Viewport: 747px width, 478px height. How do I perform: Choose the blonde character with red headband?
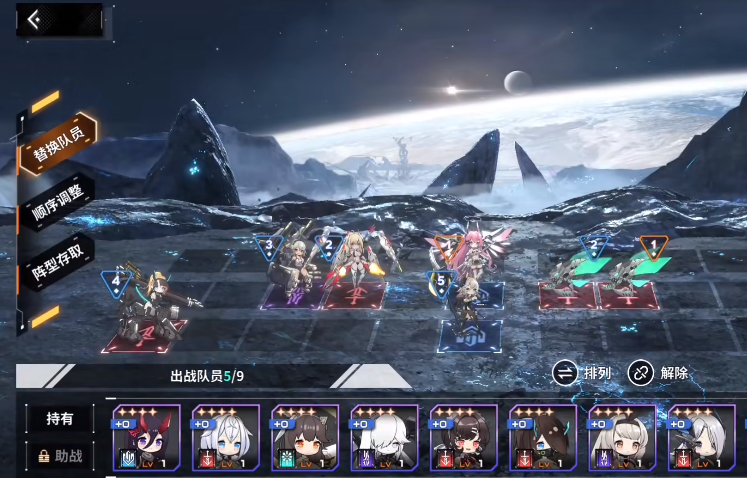(622, 438)
